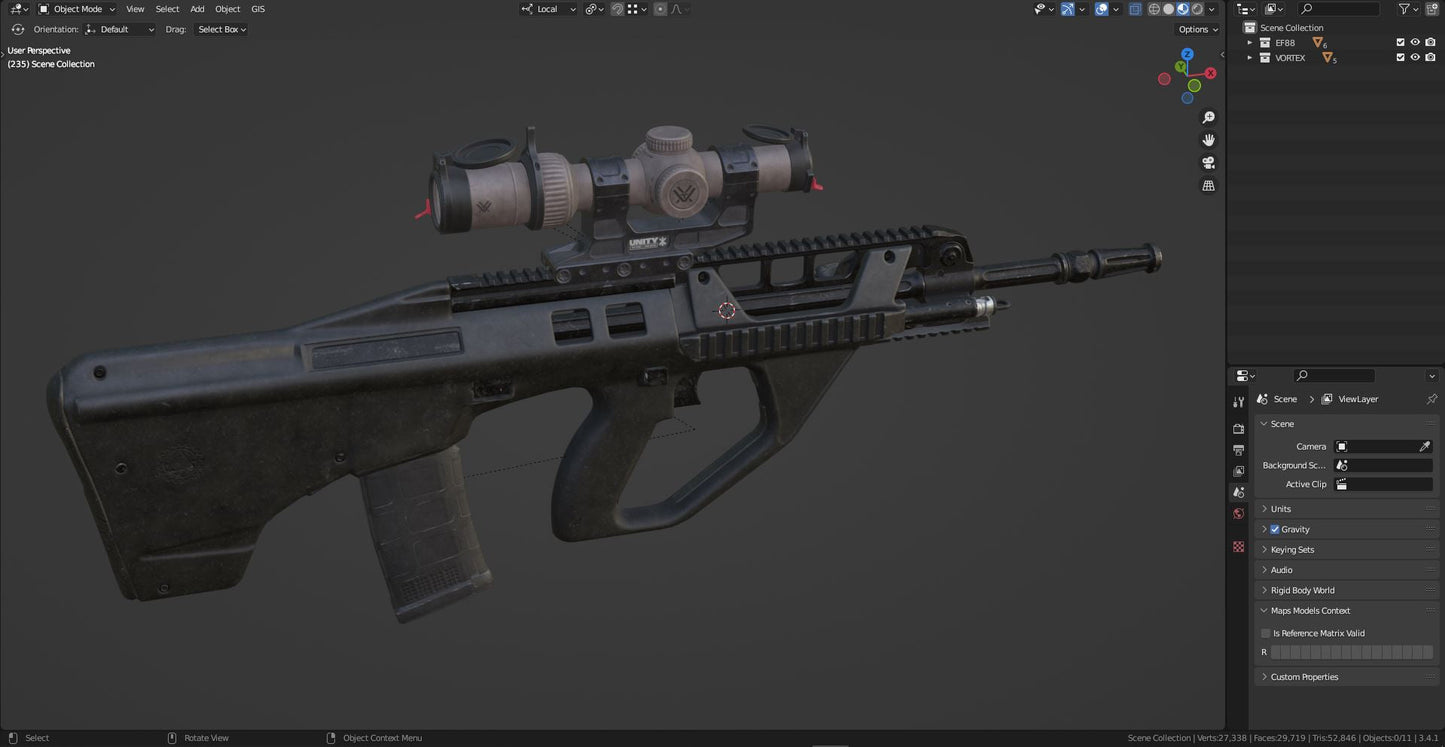
Task: Click the GIS menu
Action: point(257,9)
